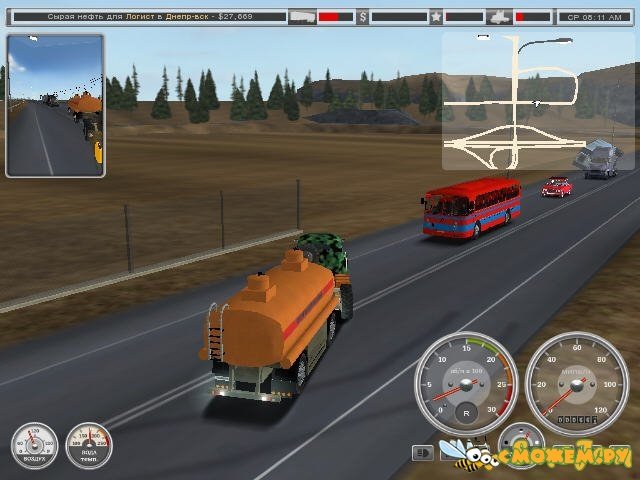Click the trailer truck icon in top bar
Screen dimensions: 640x480
click(302, 17)
